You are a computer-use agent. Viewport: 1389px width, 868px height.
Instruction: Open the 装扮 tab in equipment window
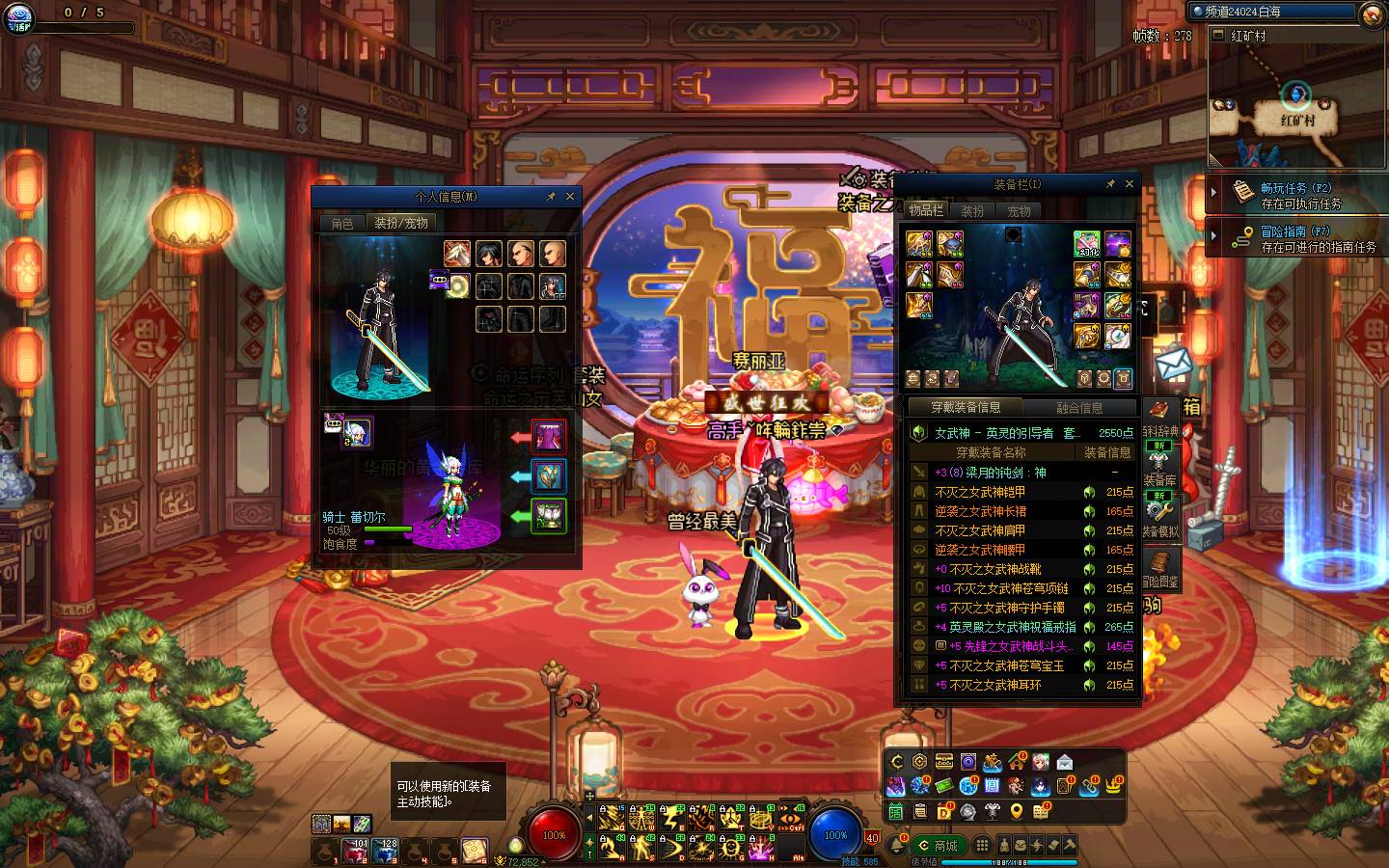pos(972,210)
